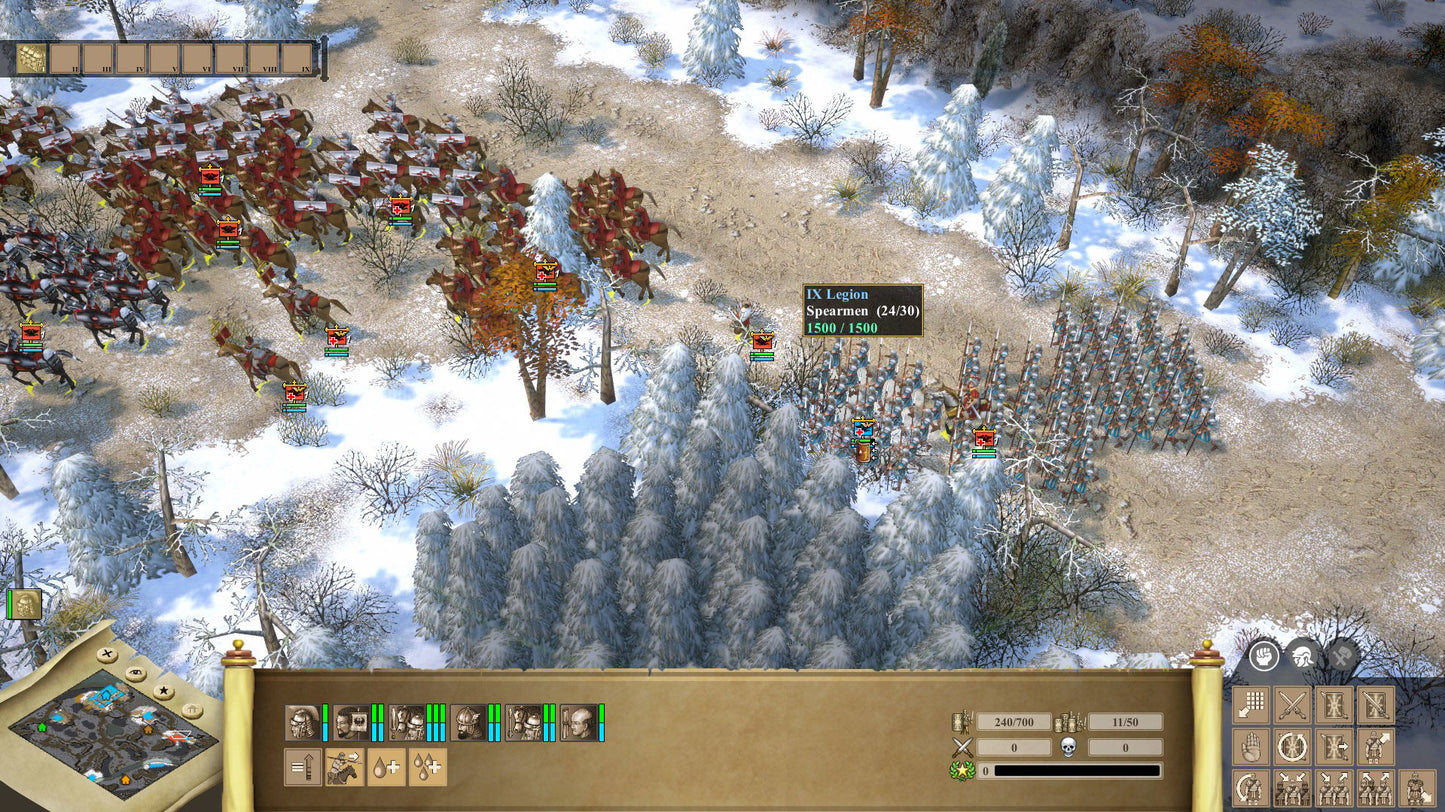Select the standard bearer portrait in the unit bar
1445x812 pixels.
[x=352, y=722]
